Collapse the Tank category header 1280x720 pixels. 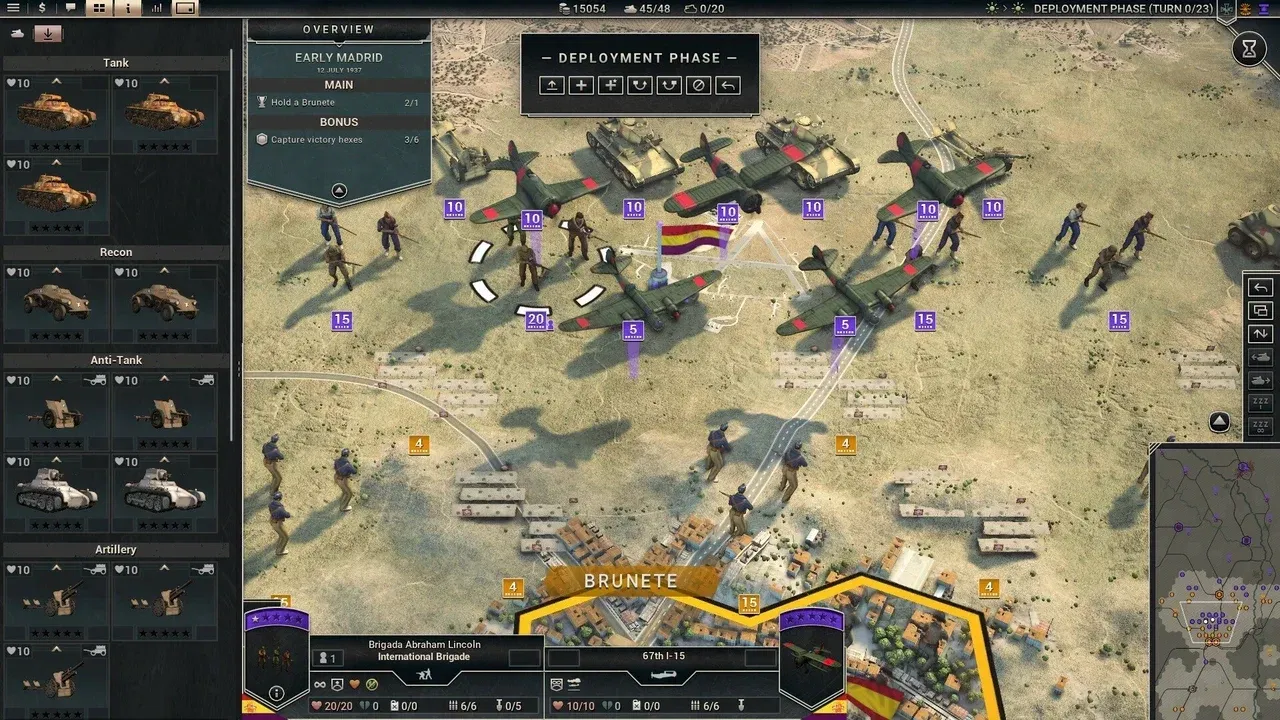(115, 62)
